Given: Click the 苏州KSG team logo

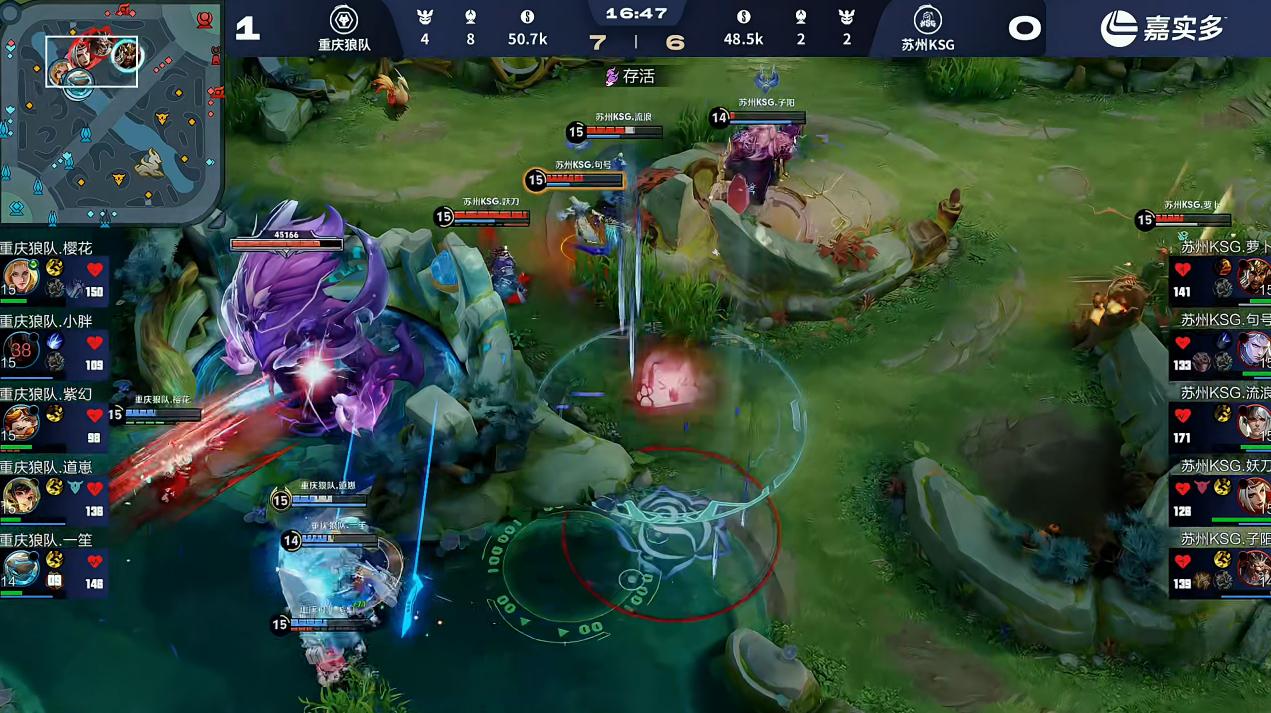Looking at the screenshot, I should click(x=927, y=20).
